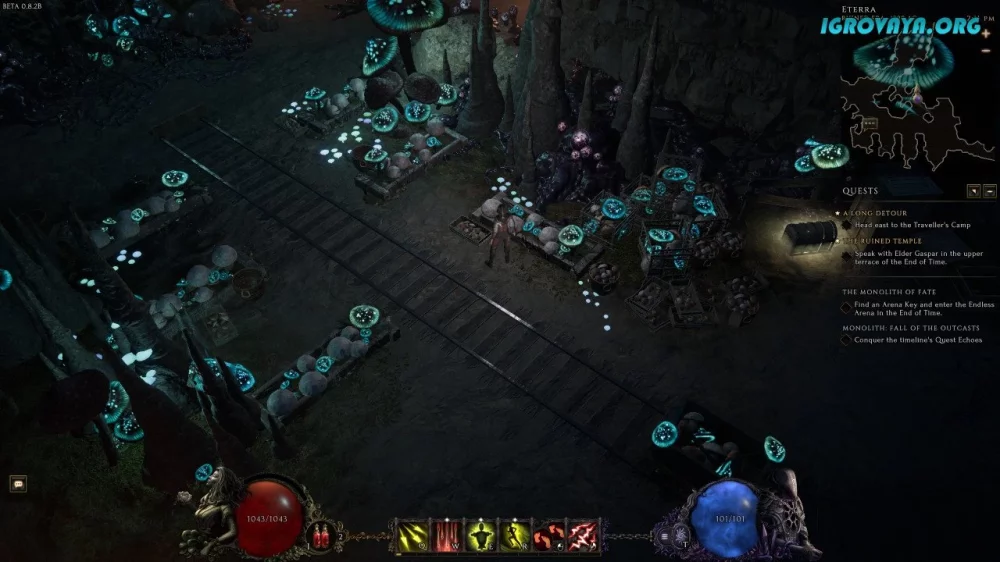This screenshot has width=1000, height=562.
Task: Open the quest log arrow button
Action: click(x=973, y=191)
